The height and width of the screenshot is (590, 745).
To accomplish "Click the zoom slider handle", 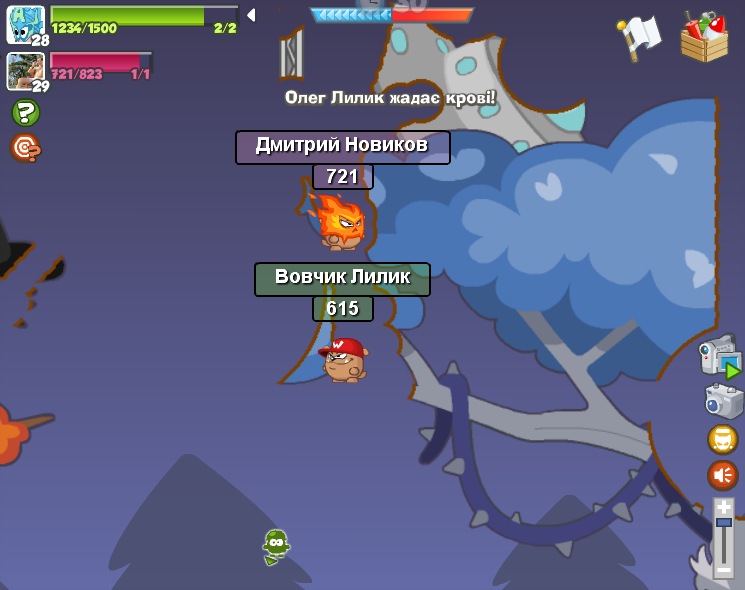I will point(723,523).
